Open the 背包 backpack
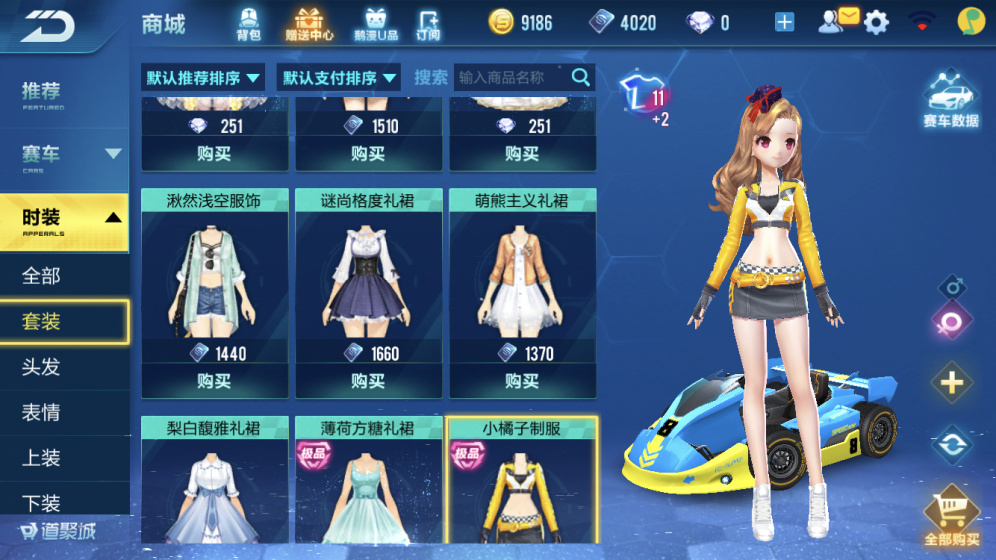This screenshot has height=560, width=996. (248, 23)
